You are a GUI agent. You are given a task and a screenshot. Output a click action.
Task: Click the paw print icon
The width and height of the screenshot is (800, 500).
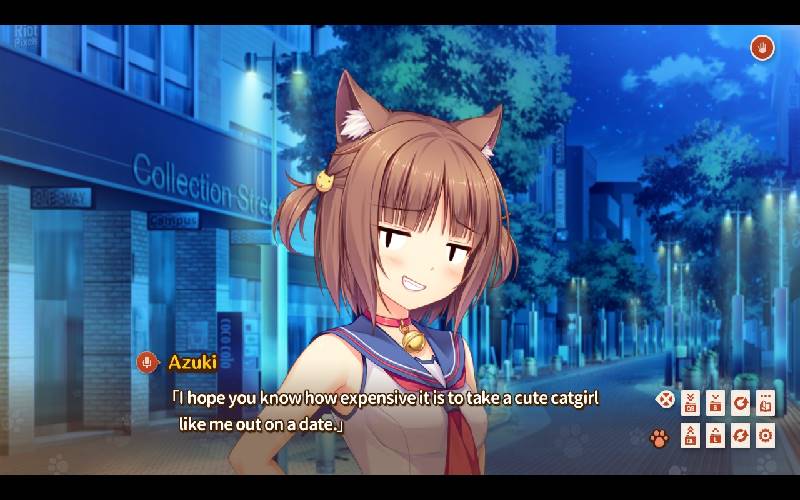[x=659, y=437]
